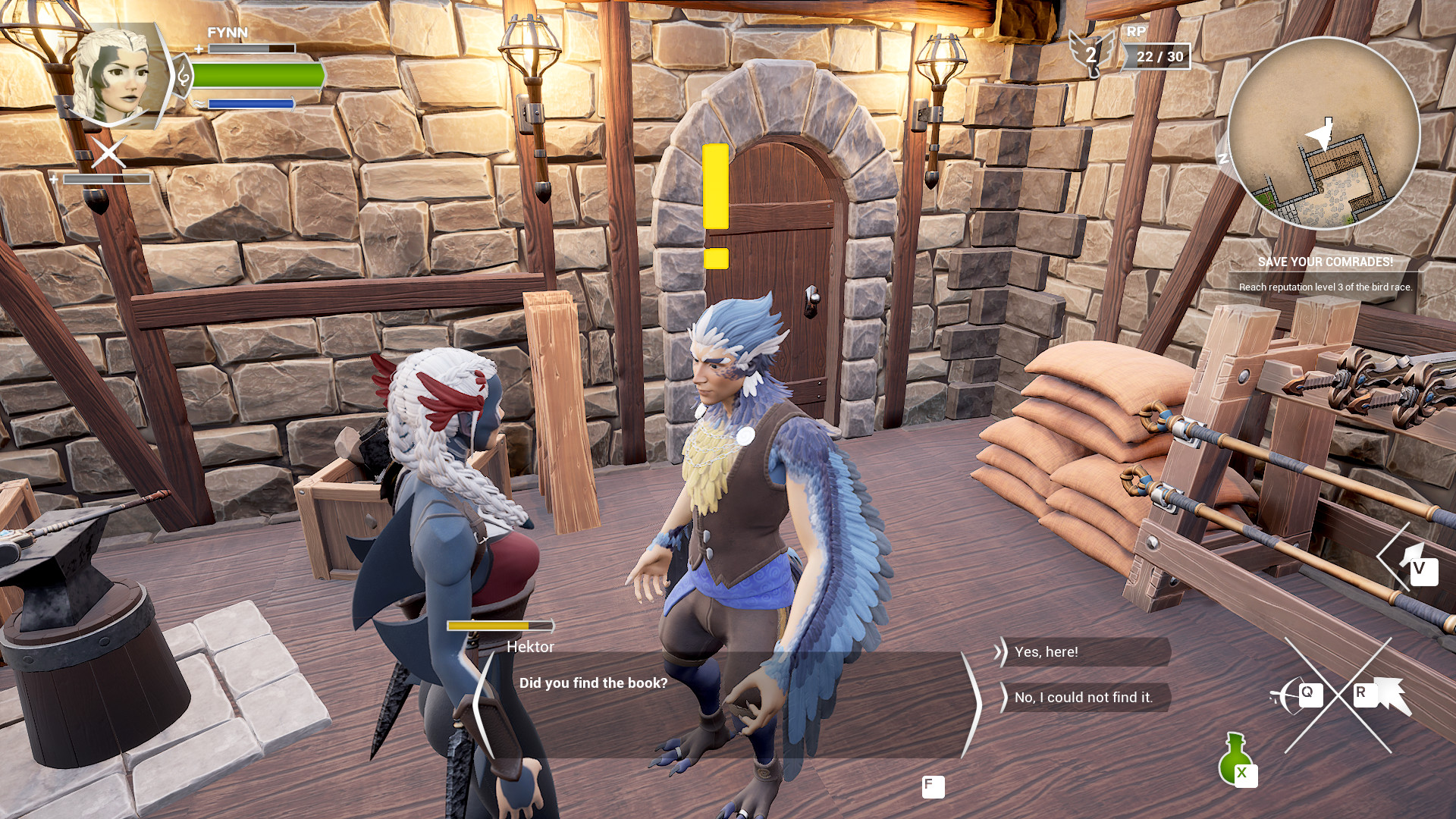Choose the reply 'No, I could not find it.'
The width and height of the screenshot is (1456, 819).
point(1083,697)
